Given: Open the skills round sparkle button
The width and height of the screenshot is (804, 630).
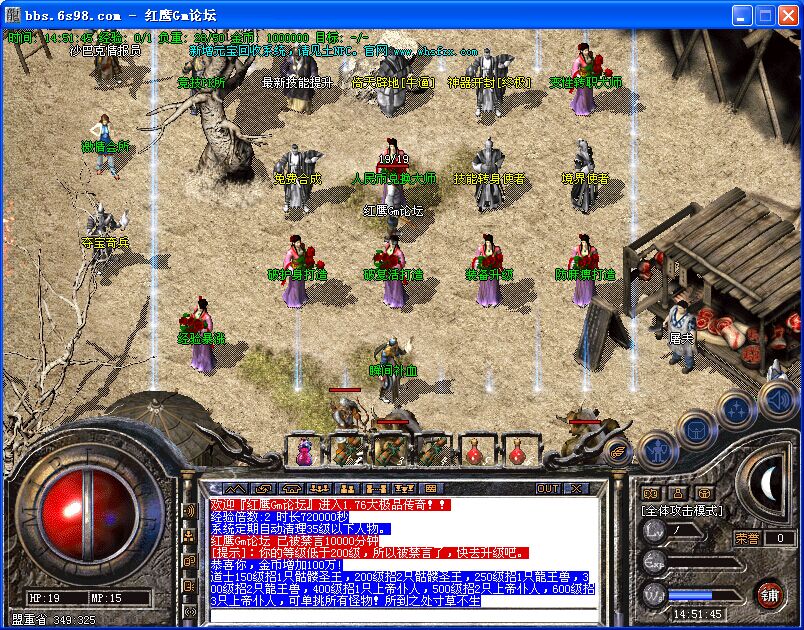Looking at the screenshot, I should [737, 408].
